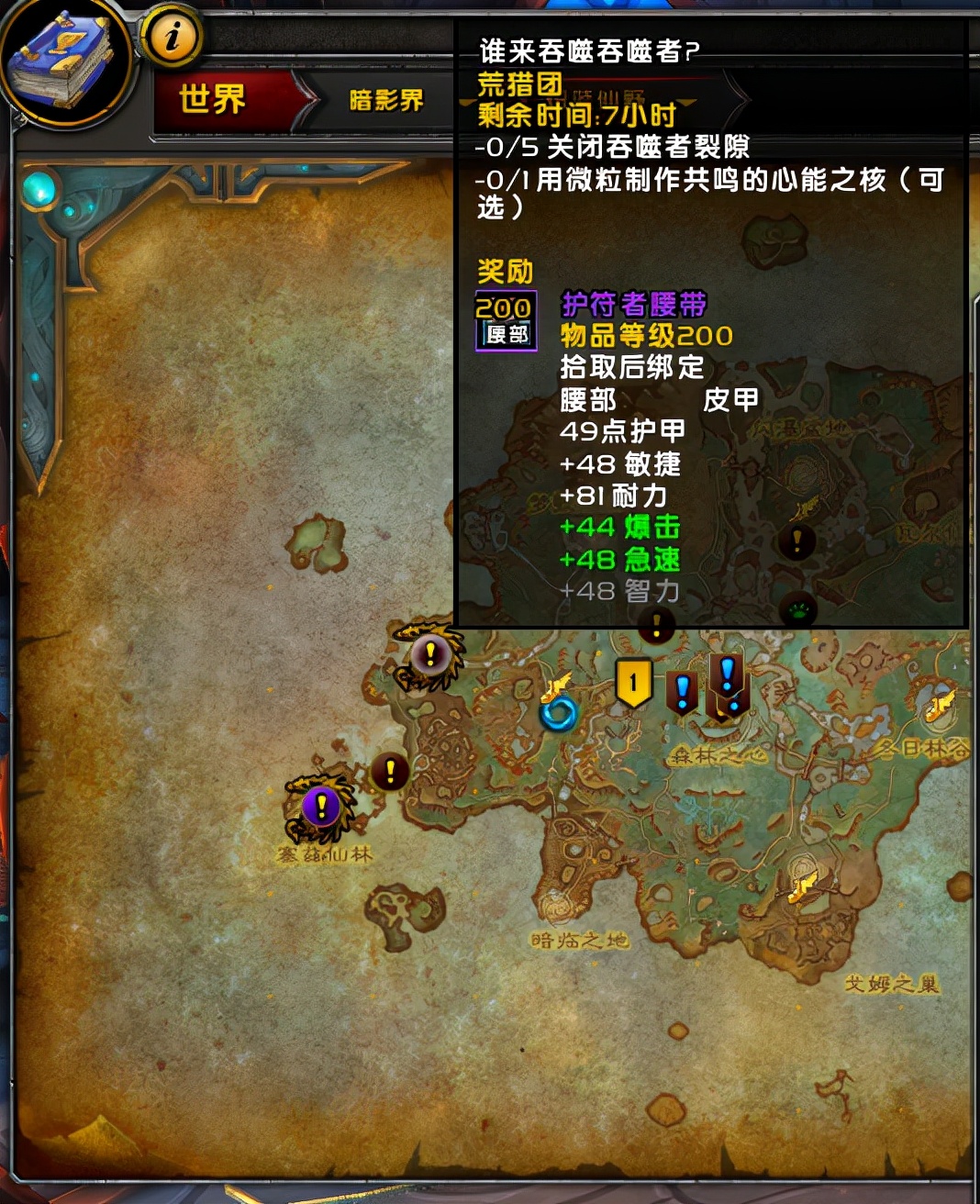Image resolution: width=980 pixels, height=1204 pixels.
Task: Open the 暗焰之地 area on the map
Action: (x=579, y=941)
